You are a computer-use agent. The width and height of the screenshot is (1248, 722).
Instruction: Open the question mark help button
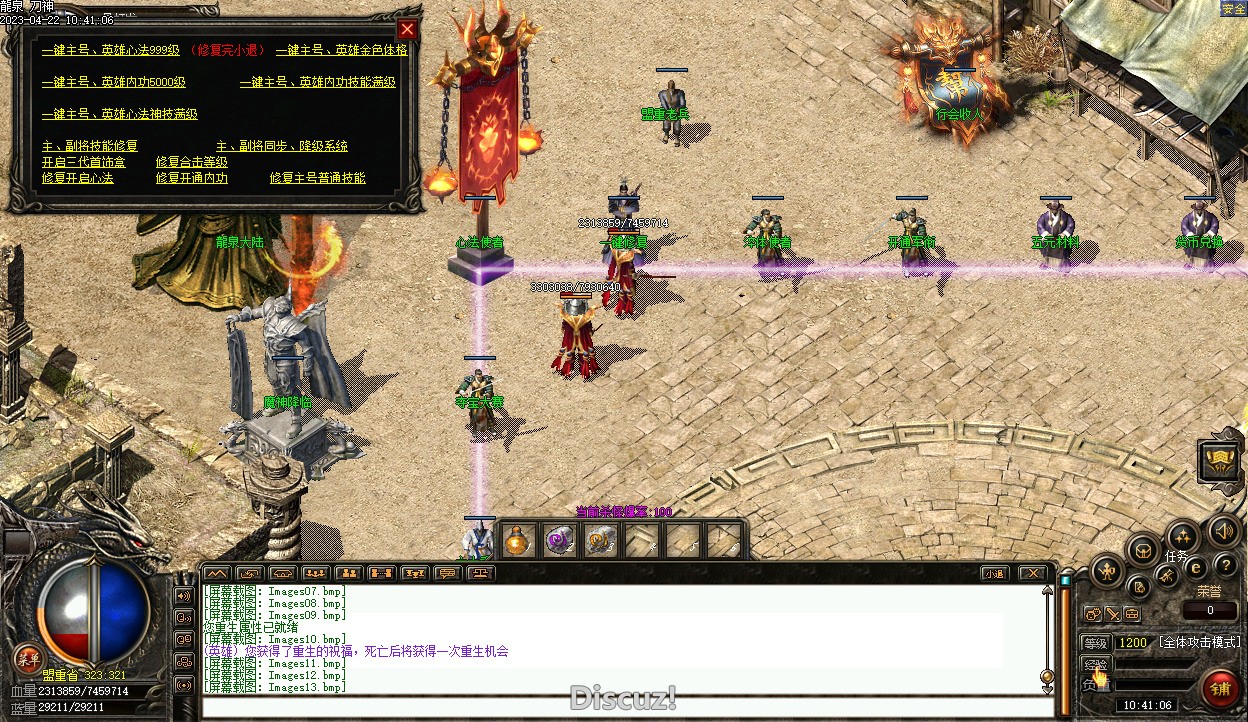coord(1225,566)
